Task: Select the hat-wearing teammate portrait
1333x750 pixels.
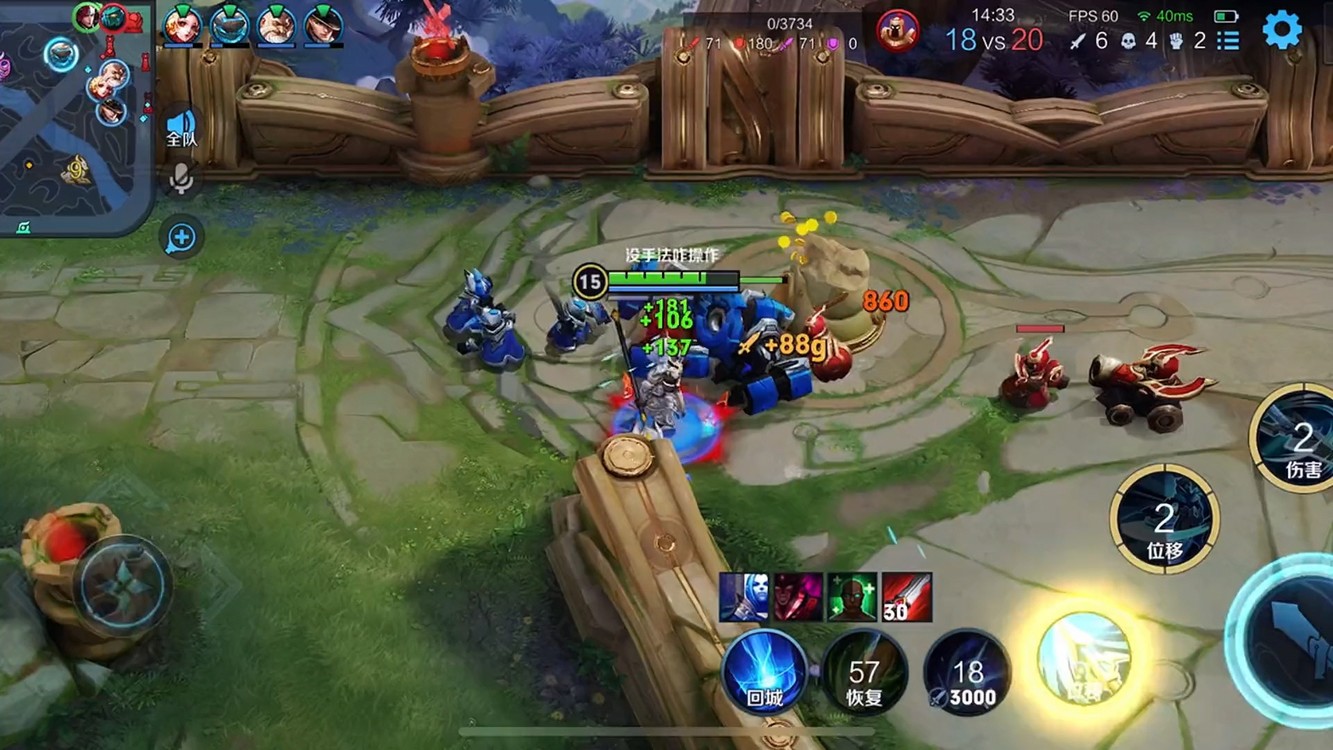Action: [x=323, y=24]
